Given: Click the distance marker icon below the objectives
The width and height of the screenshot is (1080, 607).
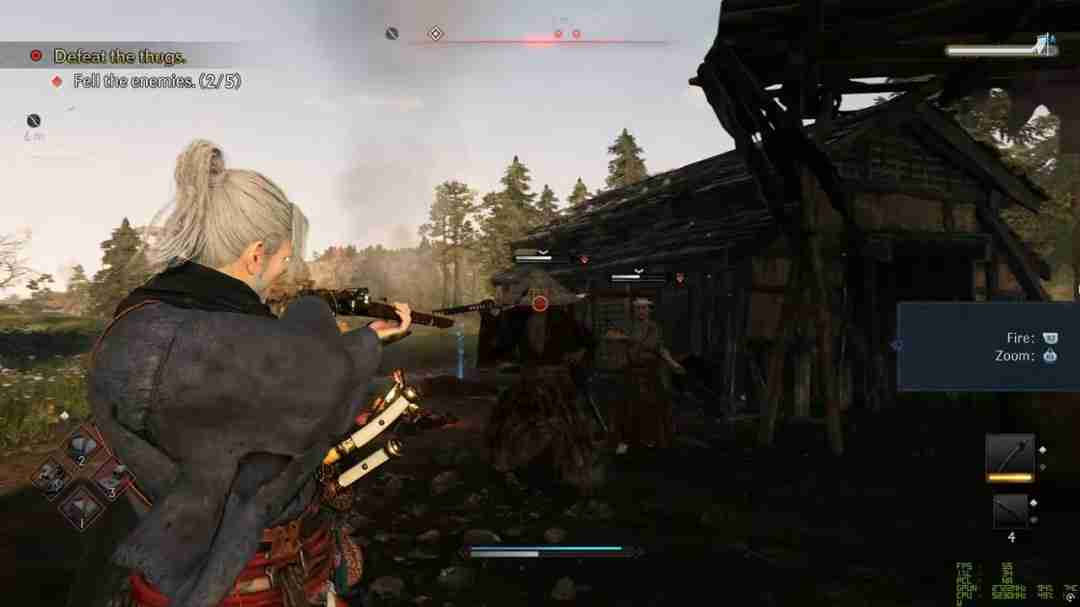Looking at the screenshot, I should pyautogui.click(x=33, y=121).
